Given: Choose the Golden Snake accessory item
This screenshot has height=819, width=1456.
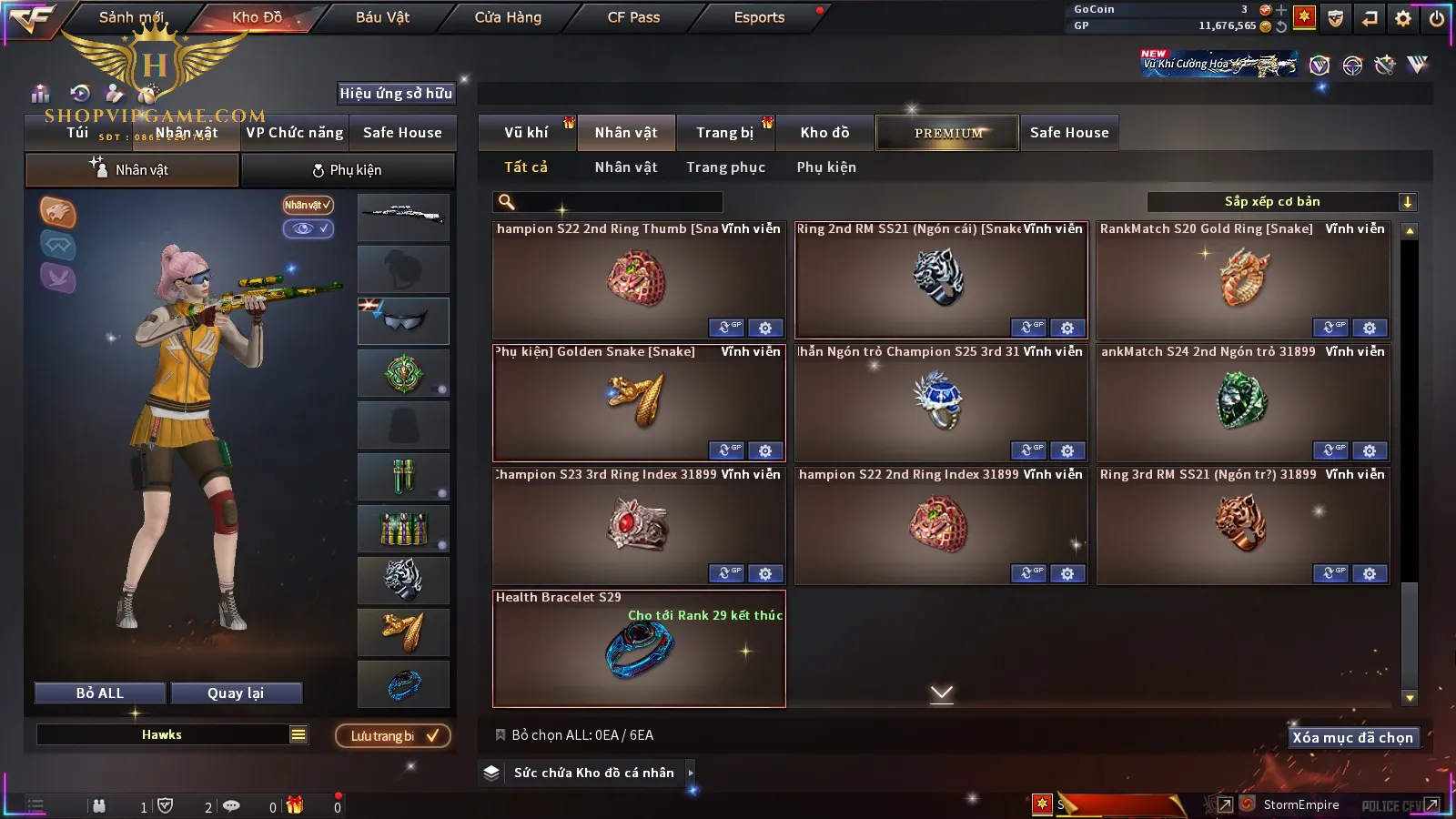Looking at the screenshot, I should point(639,402).
